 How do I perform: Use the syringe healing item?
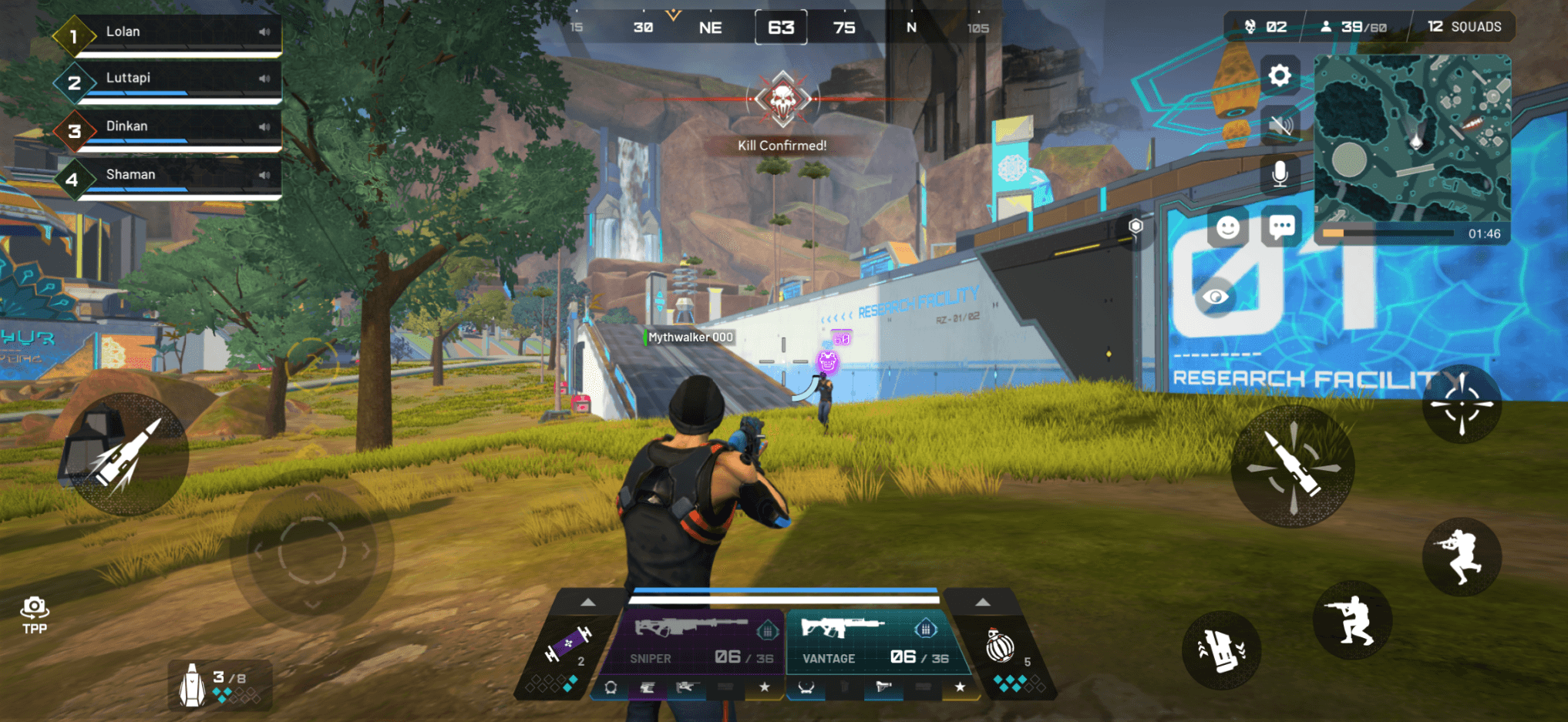pyautogui.click(x=567, y=646)
